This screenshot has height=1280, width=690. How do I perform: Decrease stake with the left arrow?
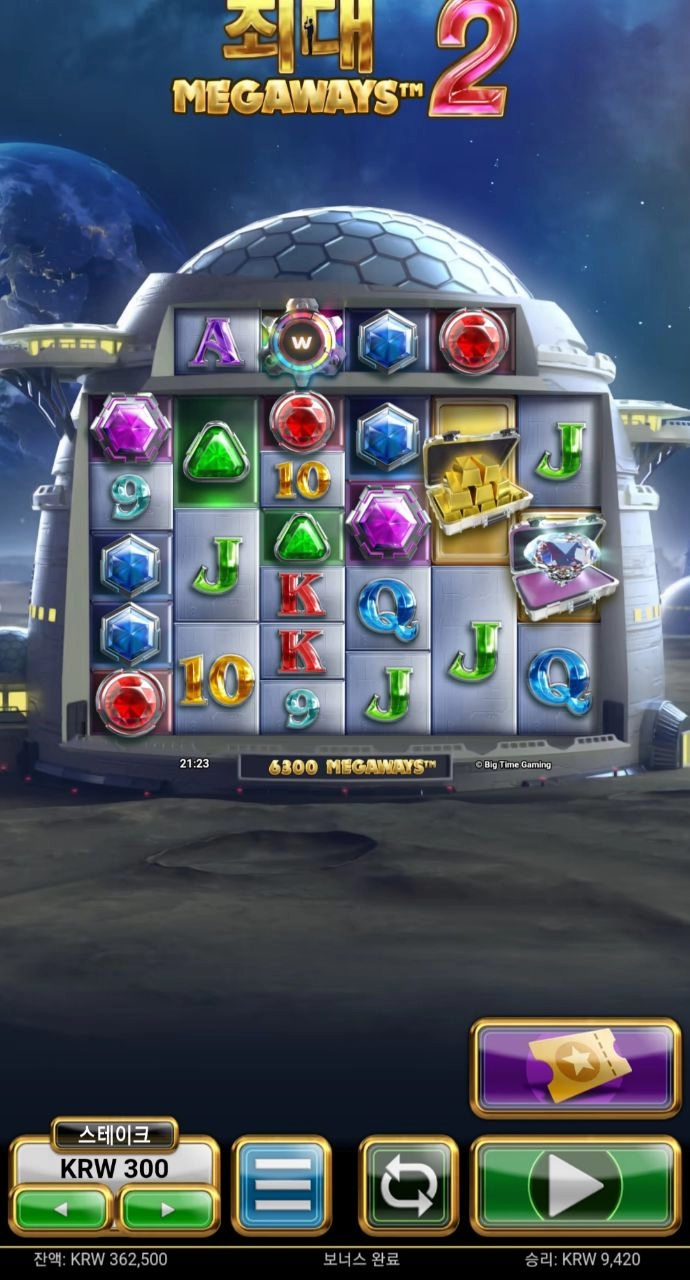[61, 1209]
